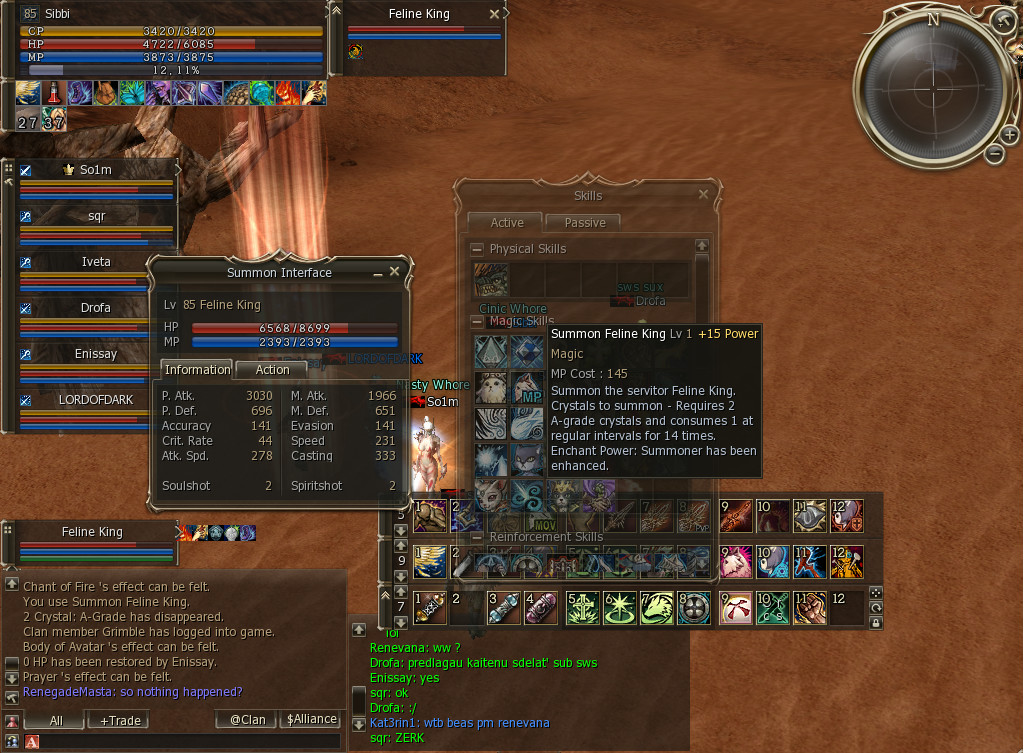The height and width of the screenshot is (753, 1024).
Task: Close the Feline King target window
Action: (494, 14)
